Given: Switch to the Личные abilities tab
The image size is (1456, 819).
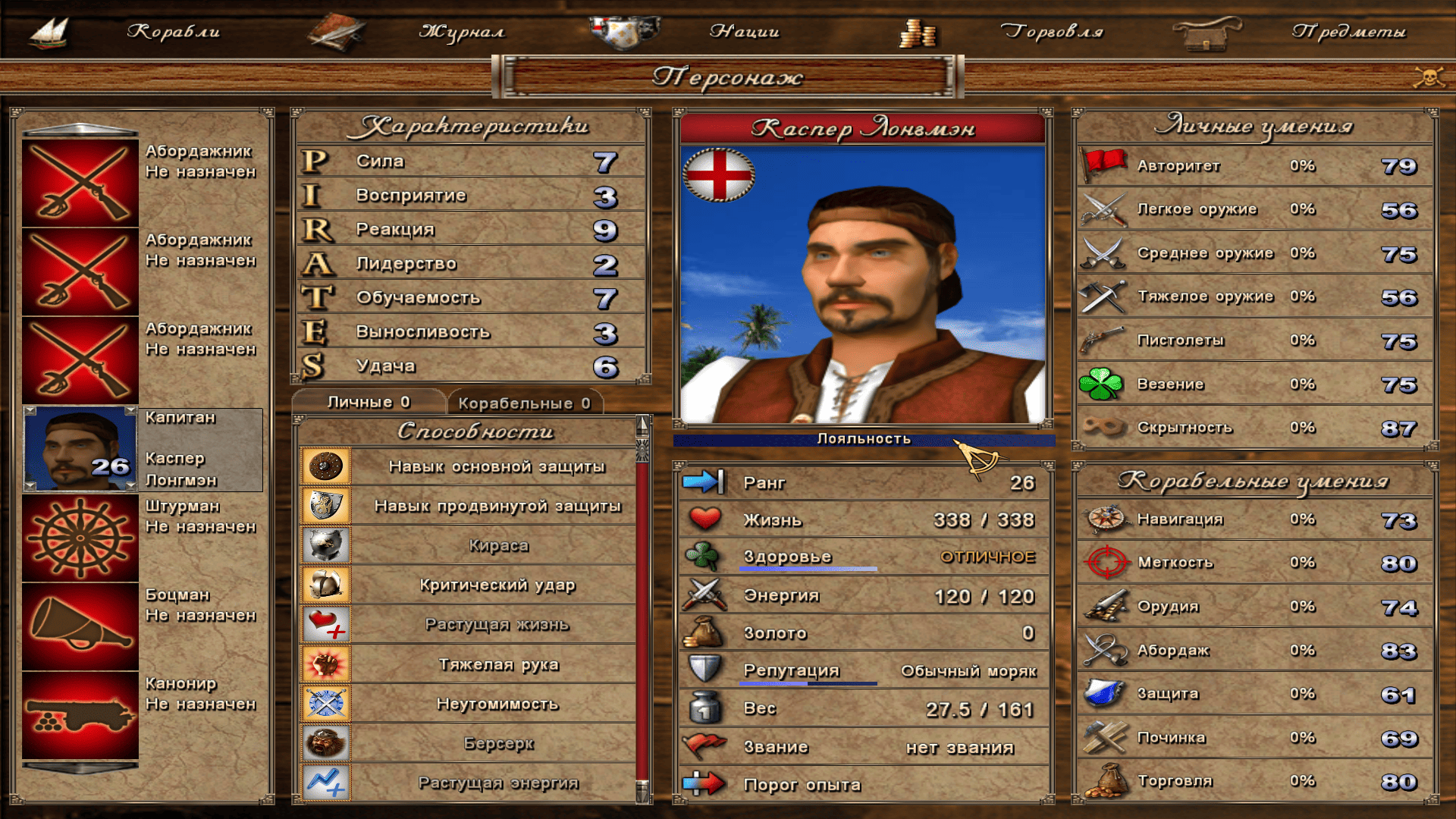Looking at the screenshot, I should 369,402.
